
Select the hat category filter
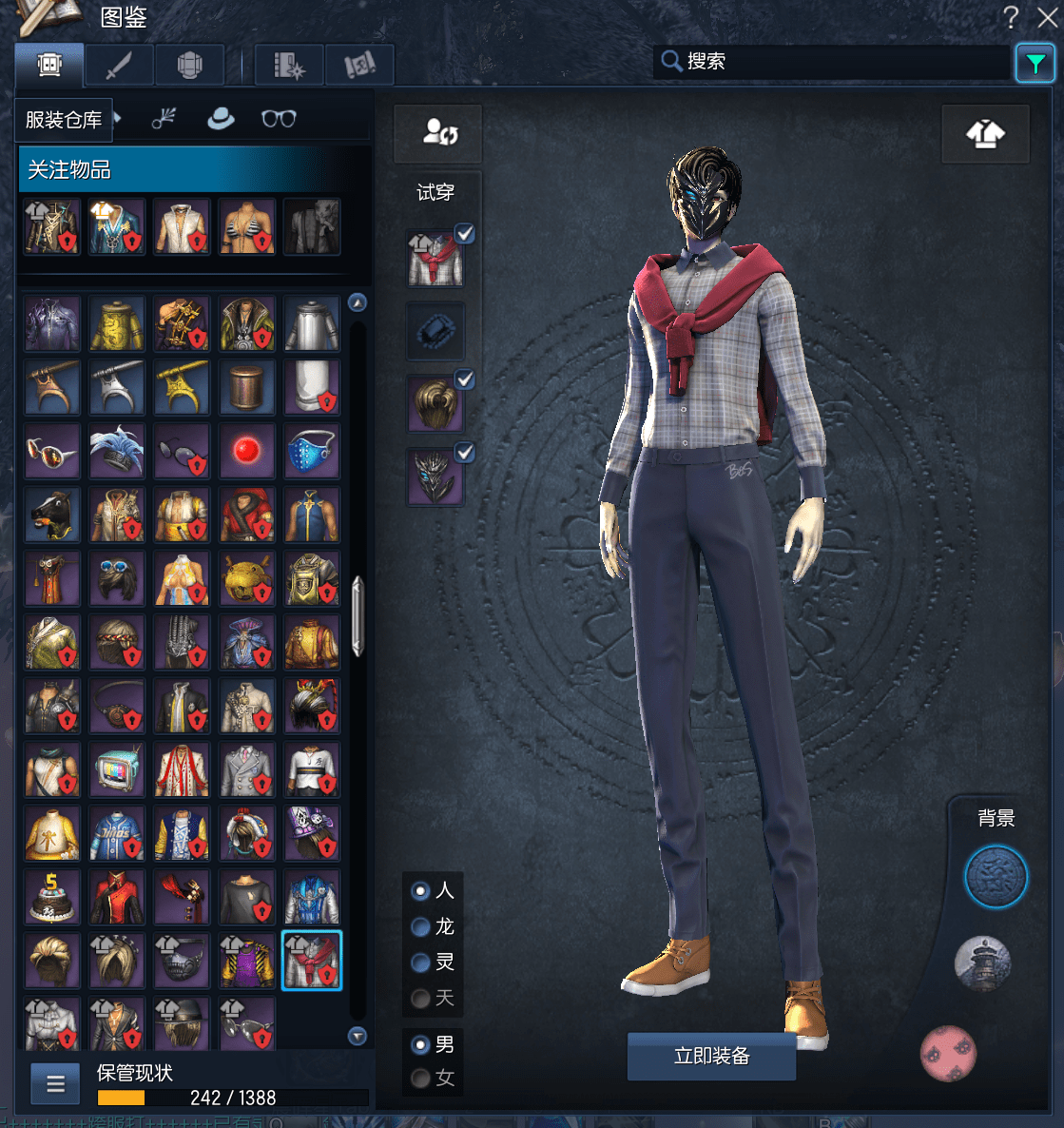[x=221, y=119]
